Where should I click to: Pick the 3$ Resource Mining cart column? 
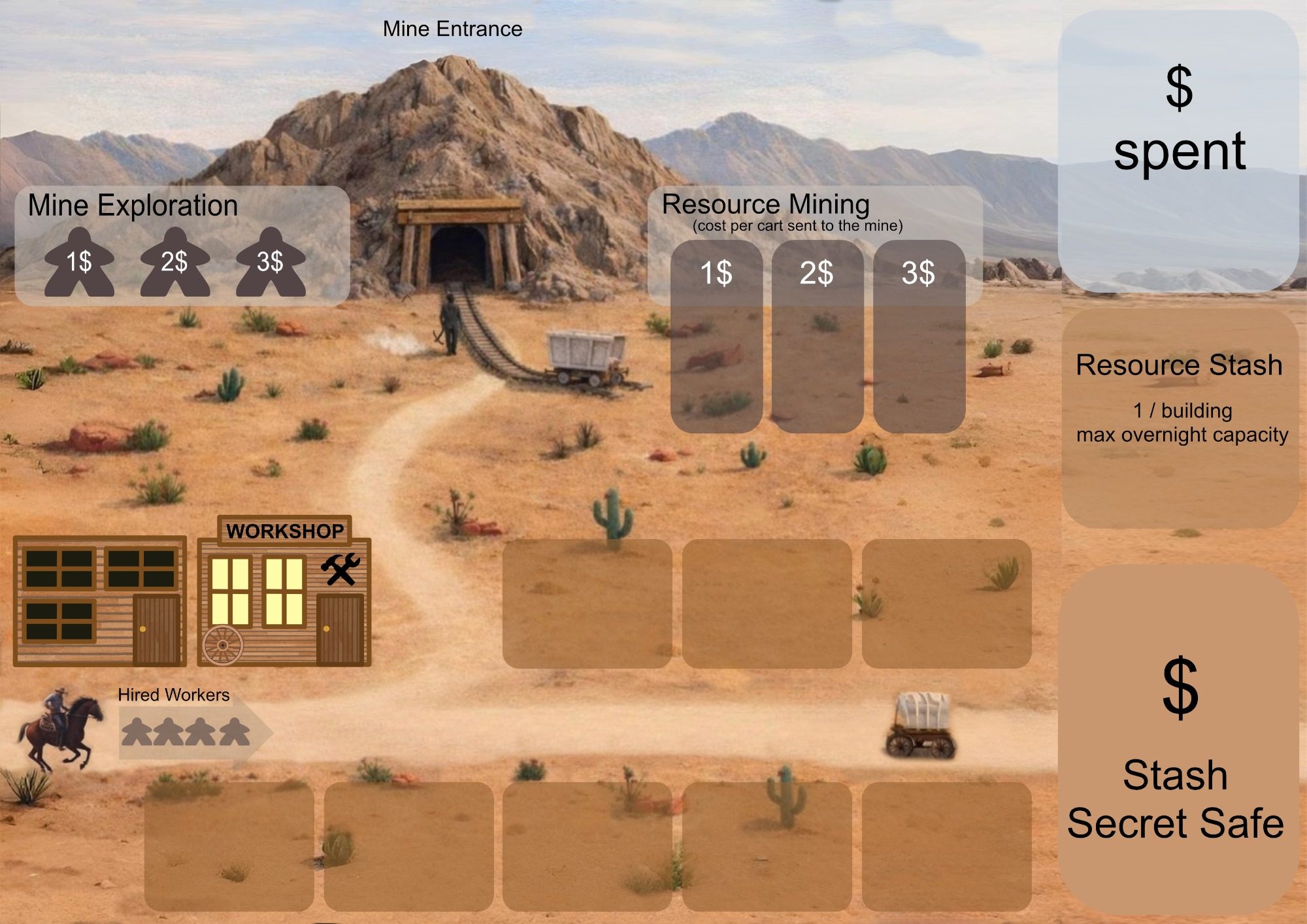click(x=919, y=337)
